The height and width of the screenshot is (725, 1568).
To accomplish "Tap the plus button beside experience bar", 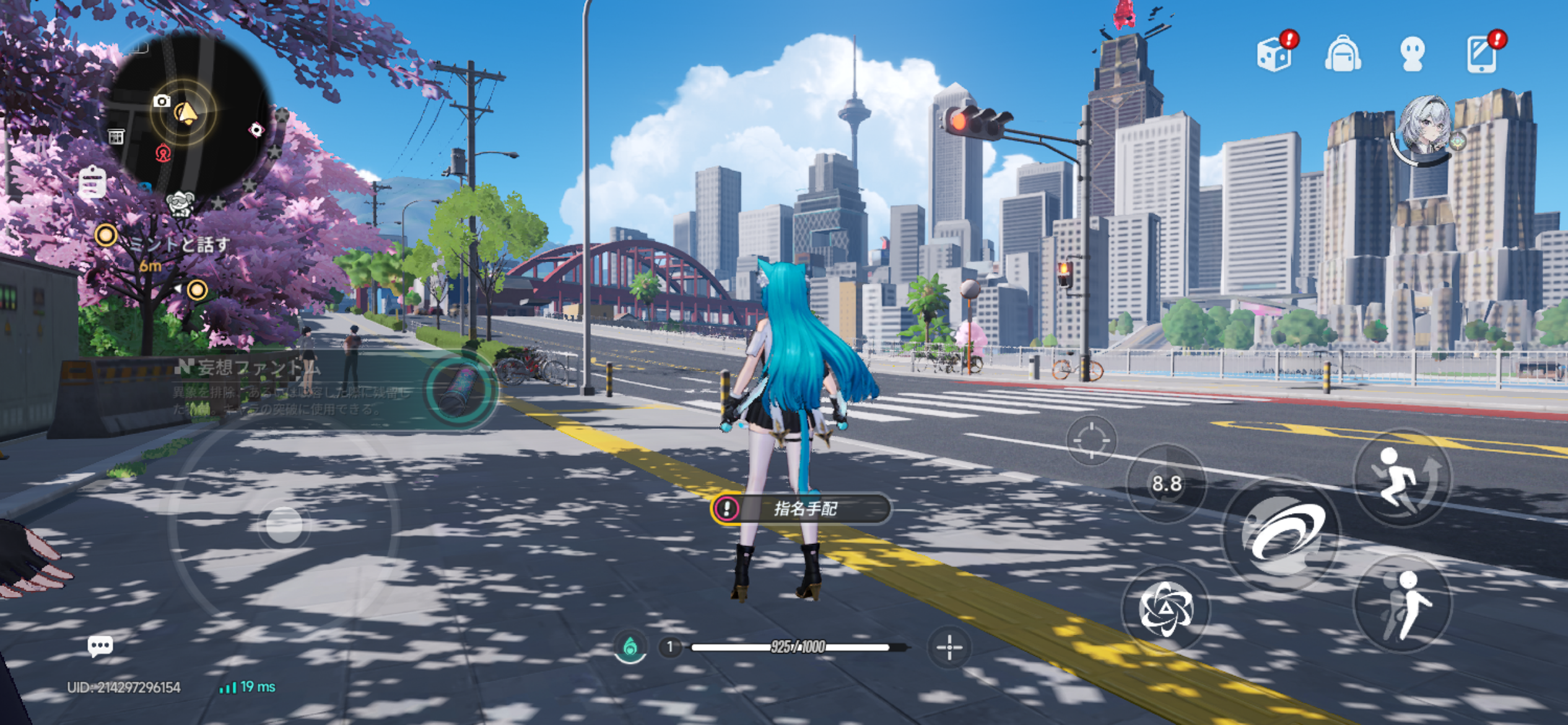I will click(949, 648).
